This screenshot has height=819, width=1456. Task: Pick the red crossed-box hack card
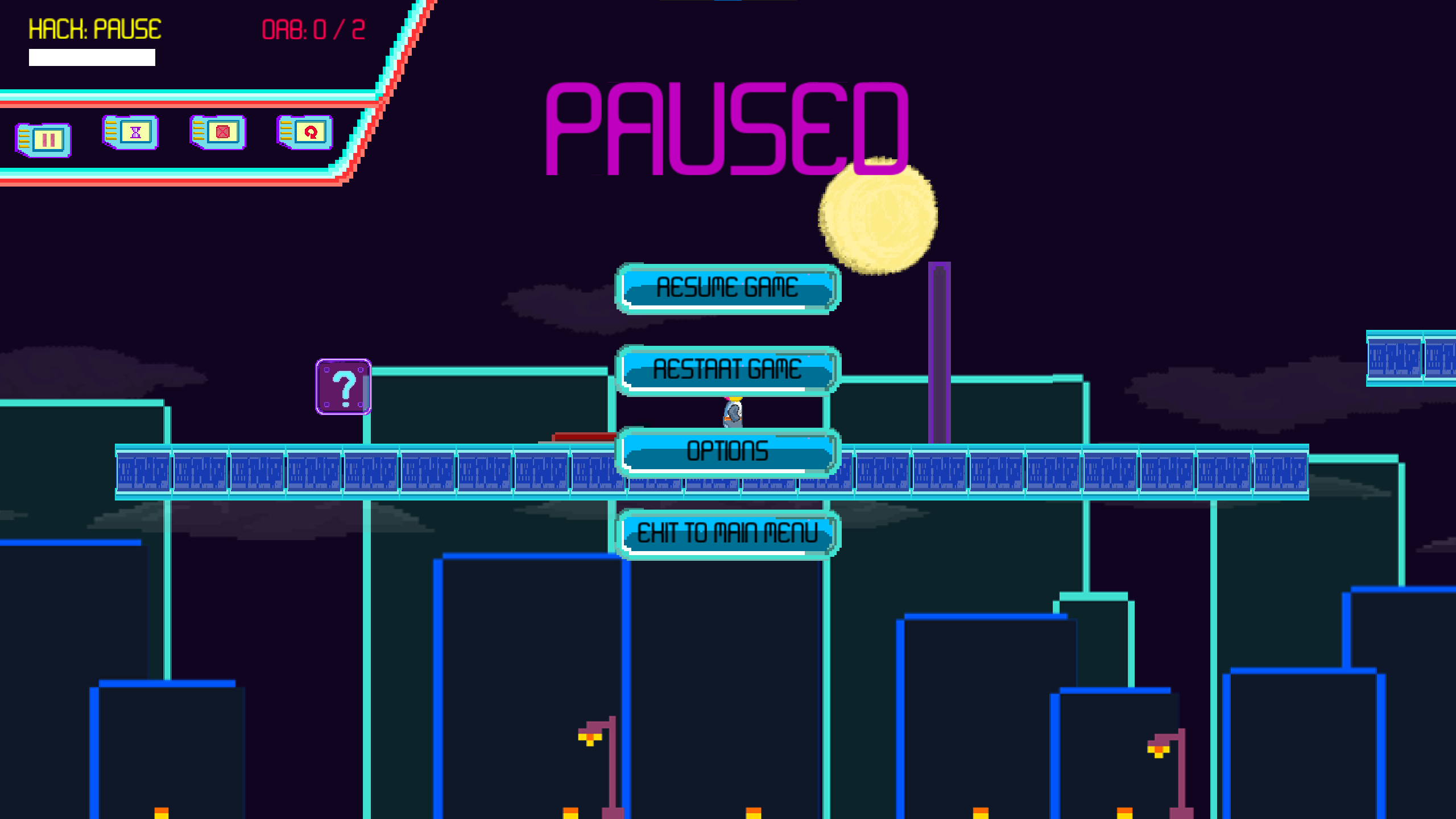coord(218,133)
